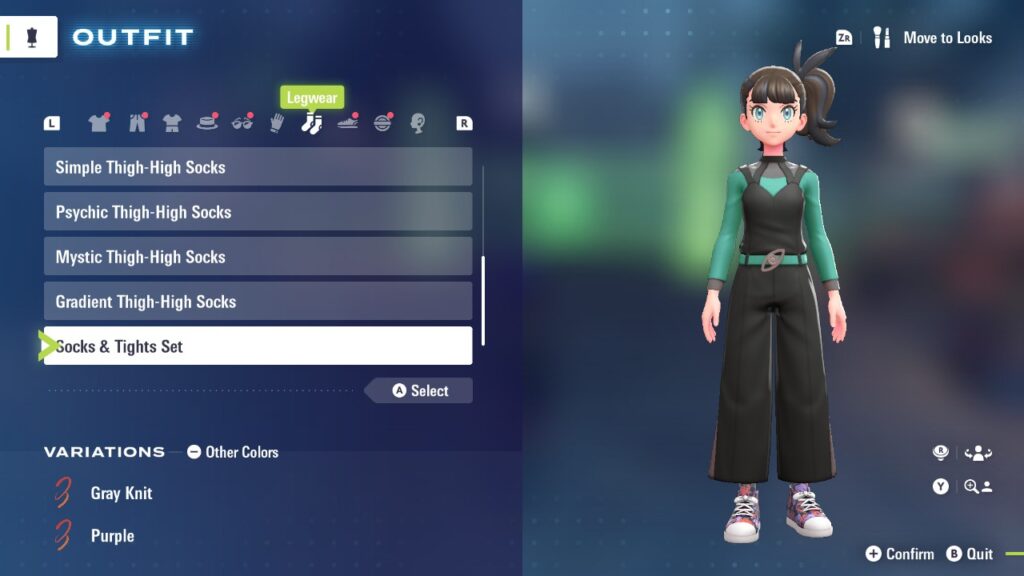The height and width of the screenshot is (576, 1024).
Task: Switch to the tops (T-shirt) category tab
Action: 98,123
